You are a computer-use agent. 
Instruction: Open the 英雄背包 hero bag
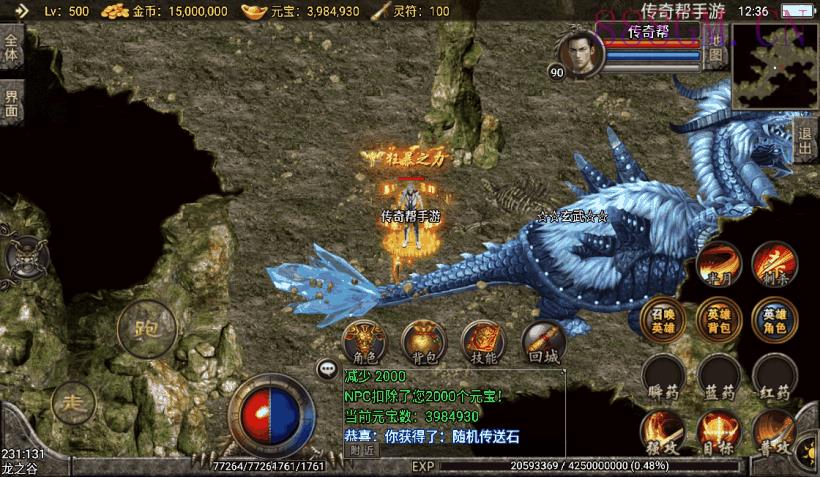(718, 319)
